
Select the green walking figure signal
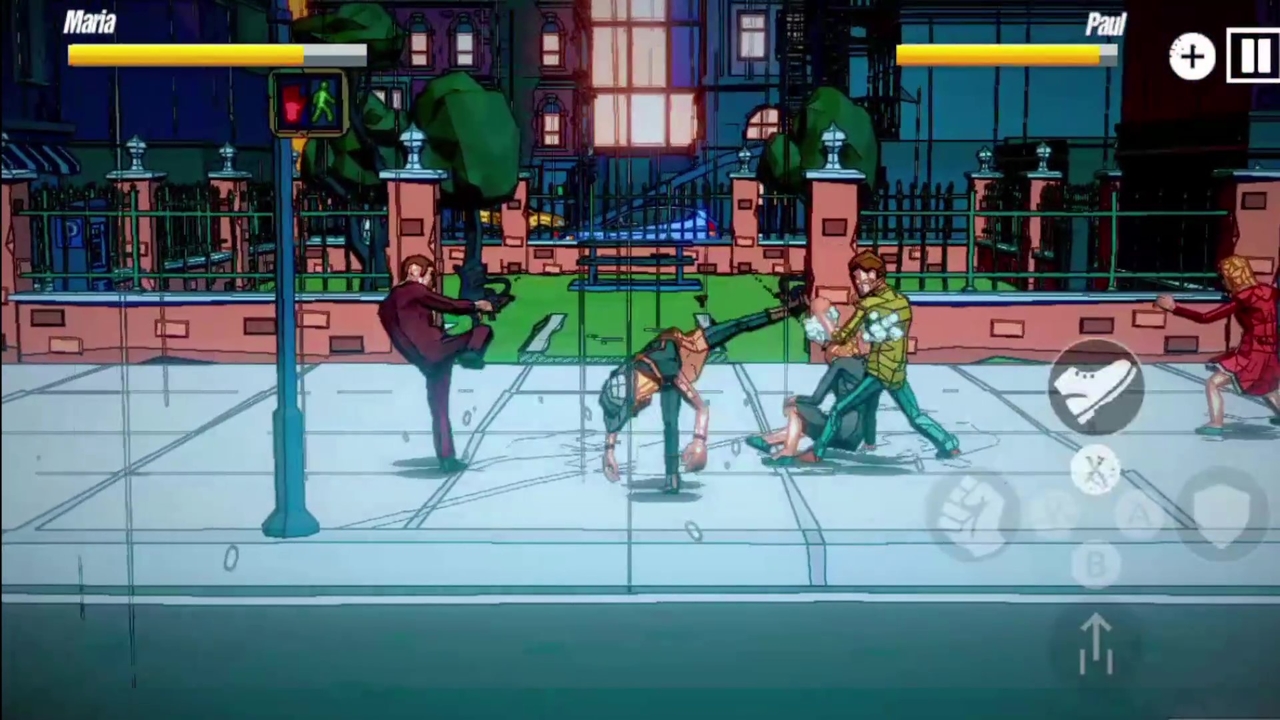pos(325,100)
